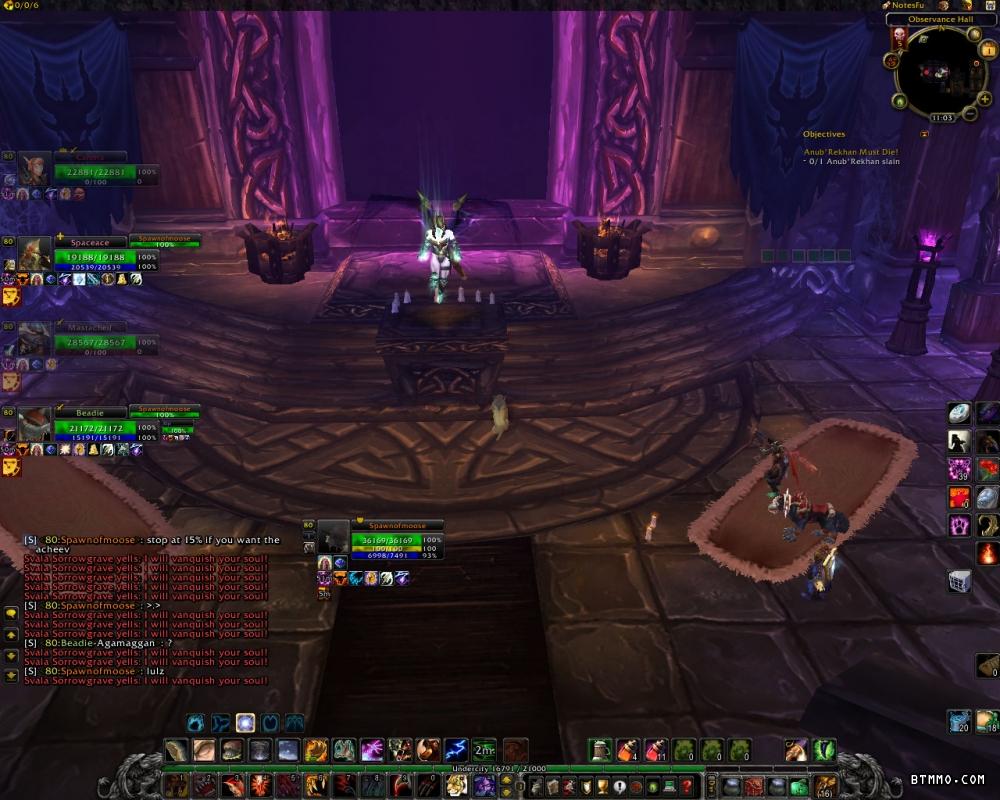Use the ability showing 2m cooldown
The height and width of the screenshot is (800, 1000).
coord(484,749)
